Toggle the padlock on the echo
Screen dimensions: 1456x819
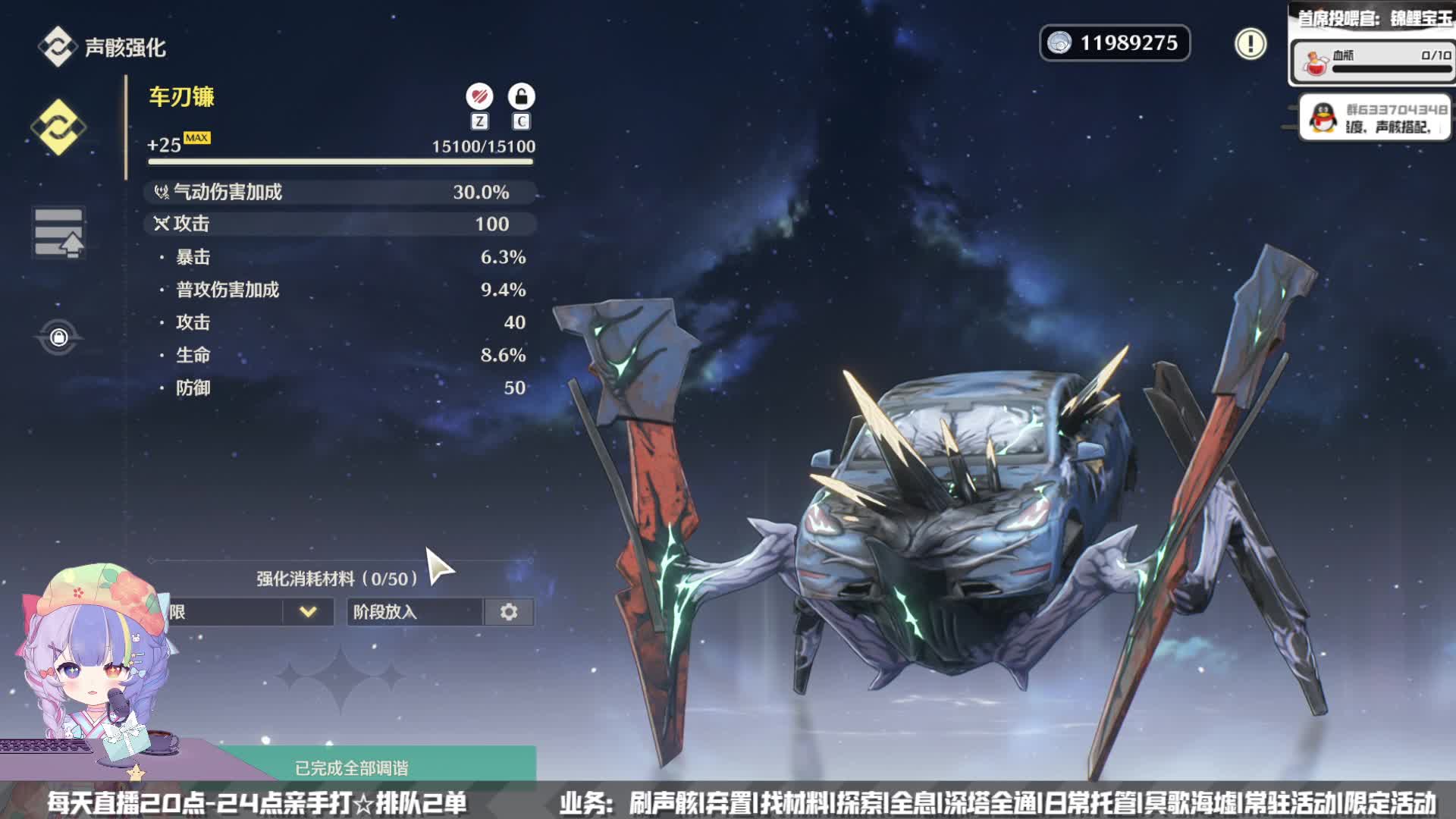tap(521, 97)
